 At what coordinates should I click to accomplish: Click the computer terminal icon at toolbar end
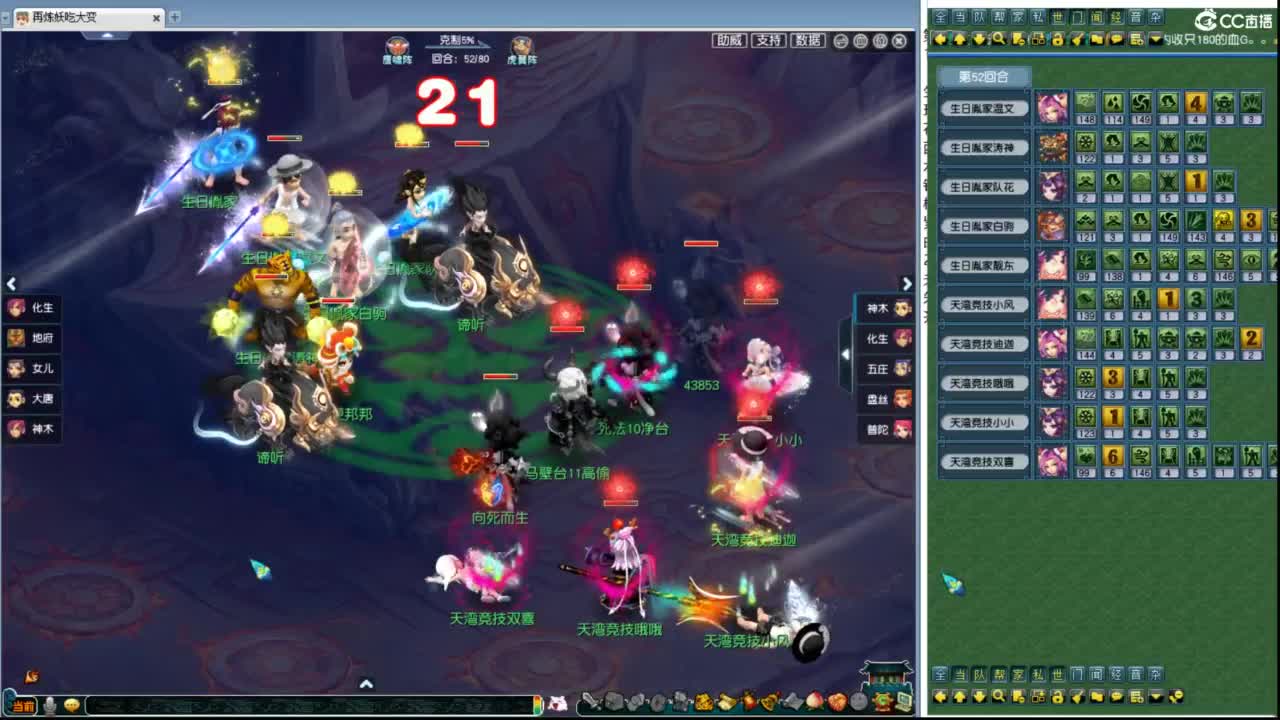pos(905,703)
